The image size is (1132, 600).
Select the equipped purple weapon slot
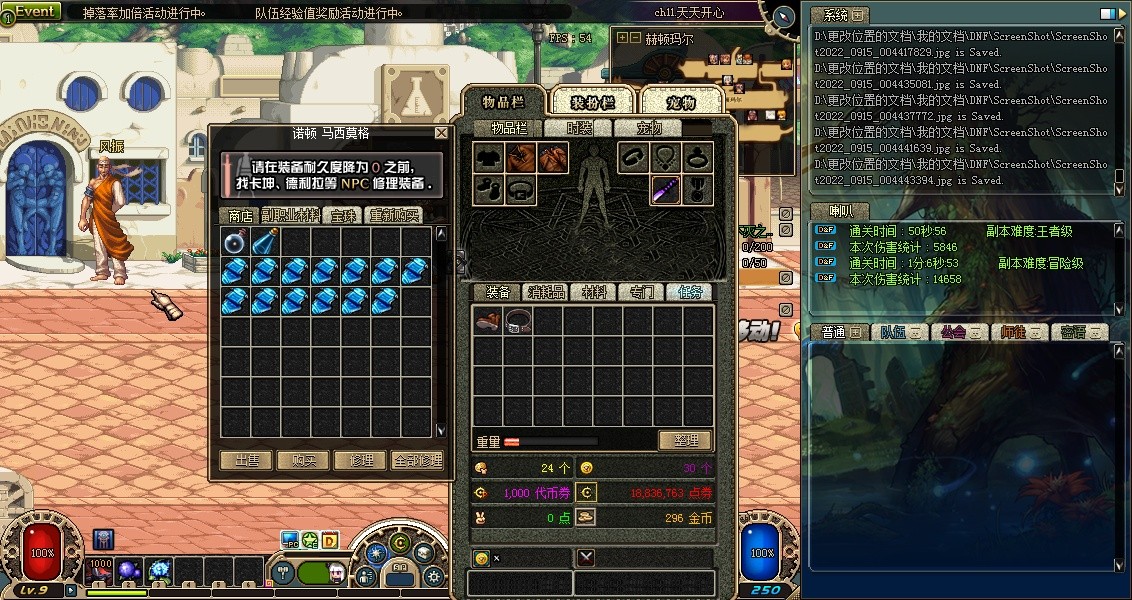pyautogui.click(x=667, y=189)
